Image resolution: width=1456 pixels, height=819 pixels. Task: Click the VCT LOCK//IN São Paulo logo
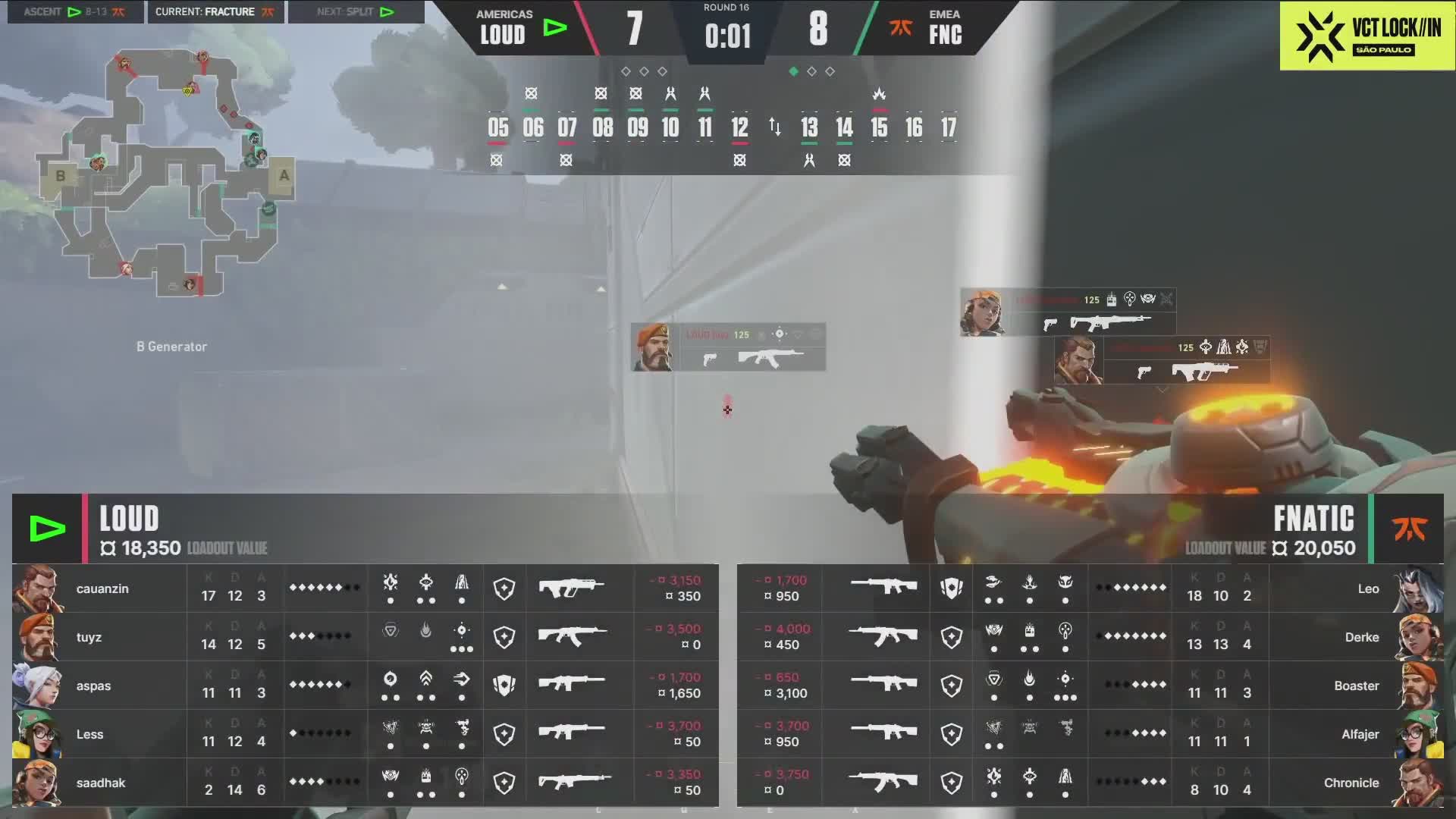[x=1367, y=36]
